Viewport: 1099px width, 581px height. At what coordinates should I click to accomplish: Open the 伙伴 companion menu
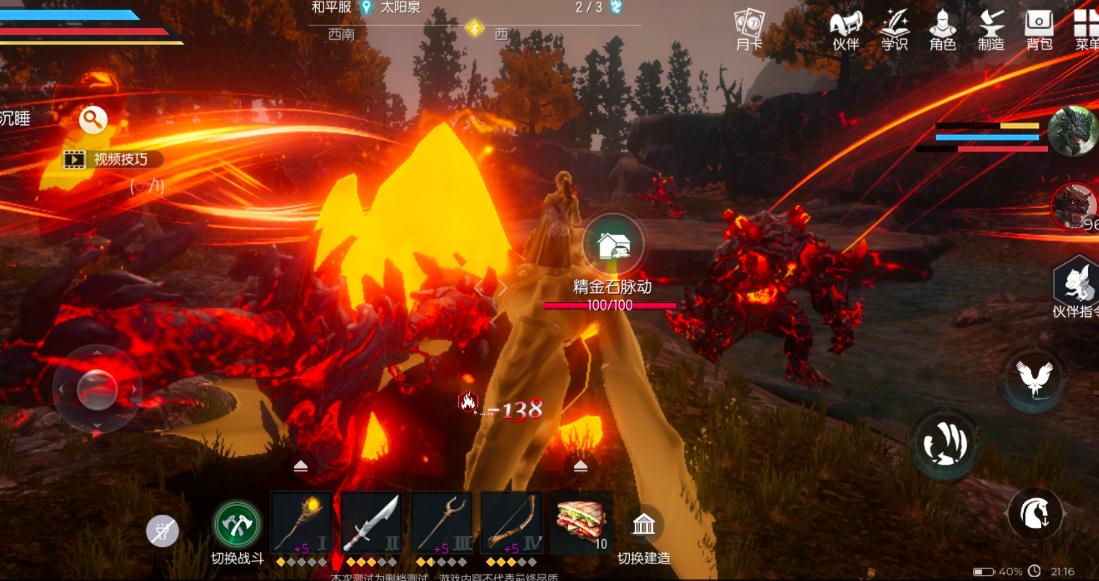[x=846, y=27]
